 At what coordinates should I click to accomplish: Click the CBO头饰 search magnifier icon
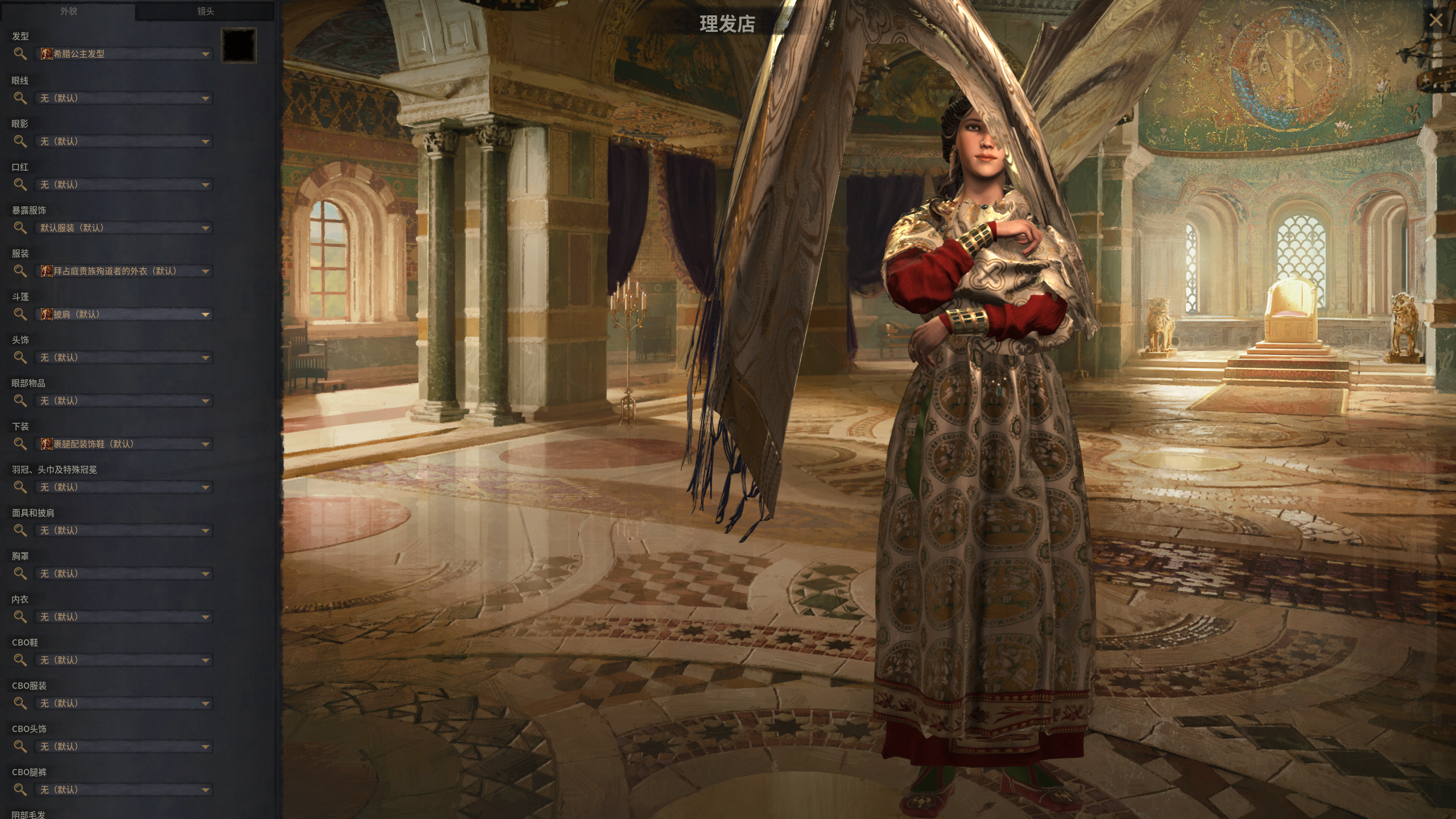[21, 746]
